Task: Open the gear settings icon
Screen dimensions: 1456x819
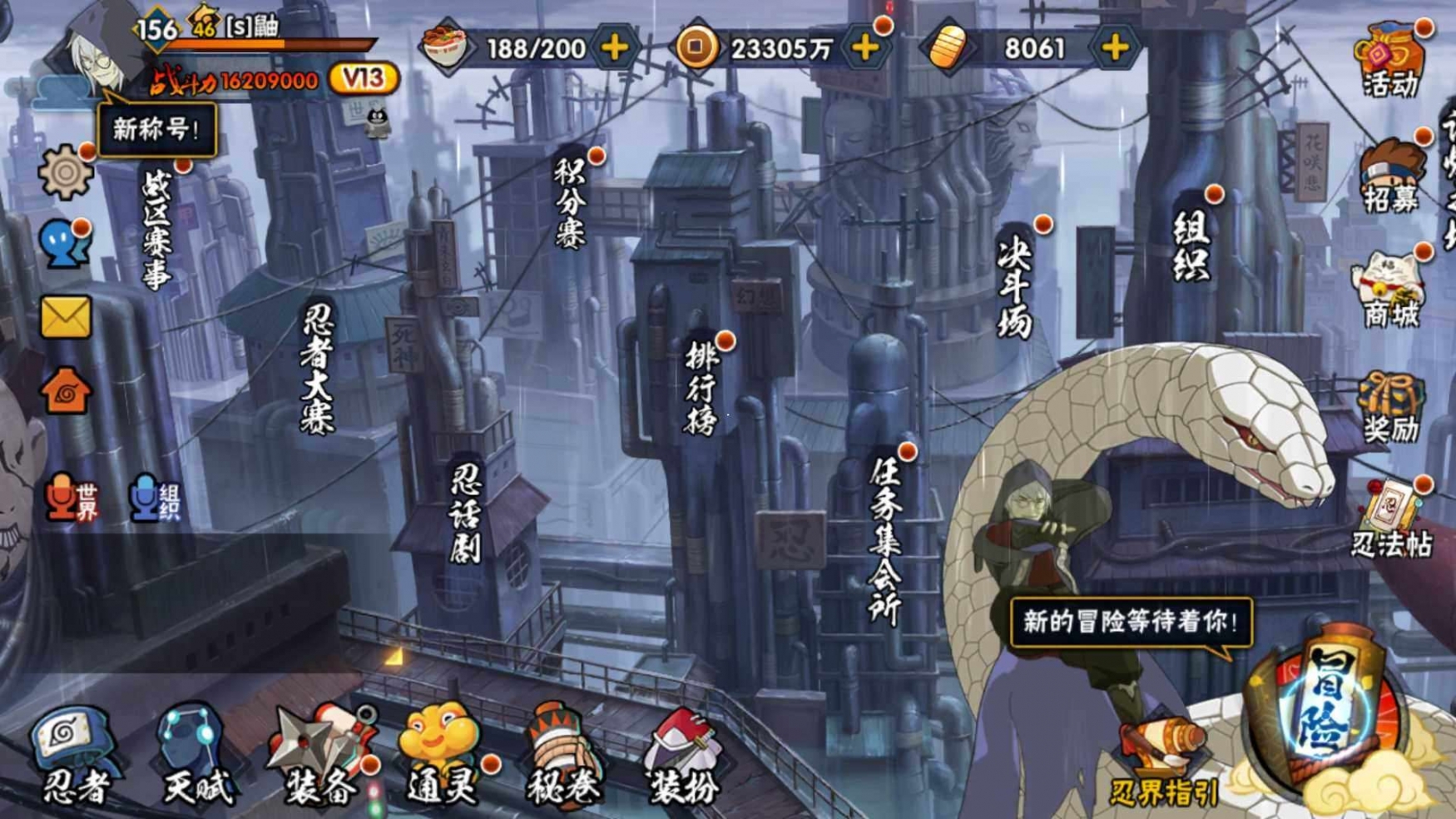Action: pos(65,172)
